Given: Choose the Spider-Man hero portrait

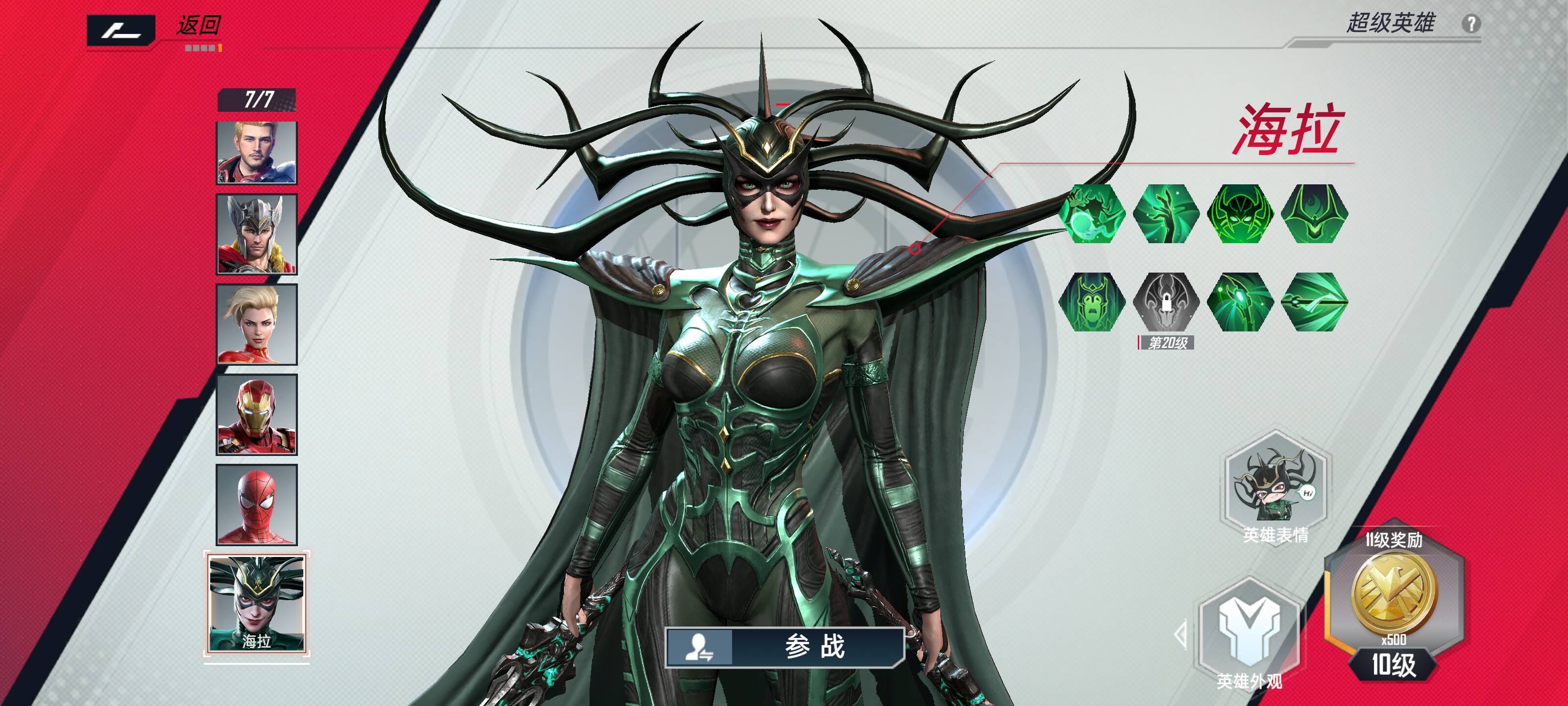Looking at the screenshot, I should coord(257,504).
